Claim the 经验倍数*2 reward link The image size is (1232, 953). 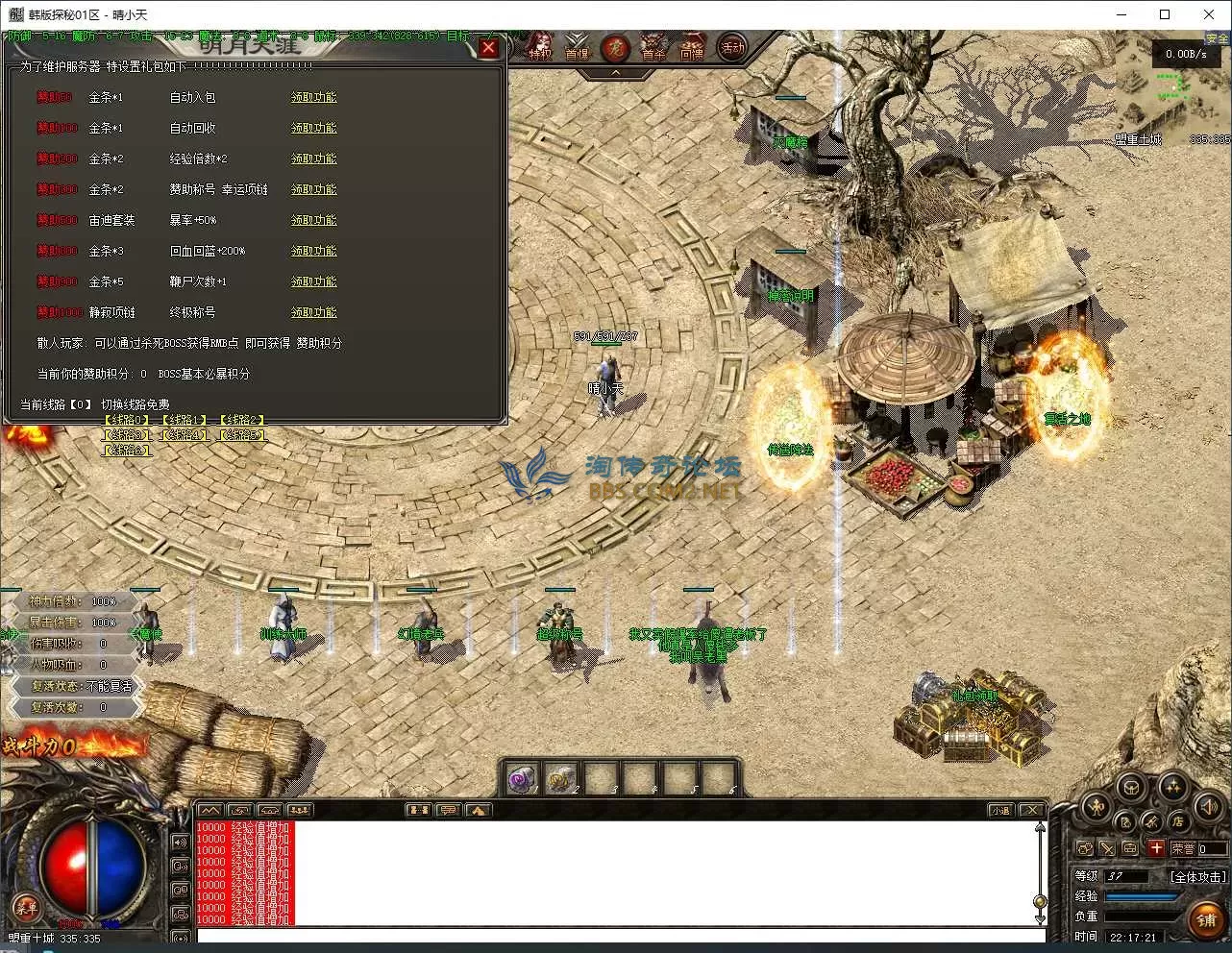pos(314,159)
